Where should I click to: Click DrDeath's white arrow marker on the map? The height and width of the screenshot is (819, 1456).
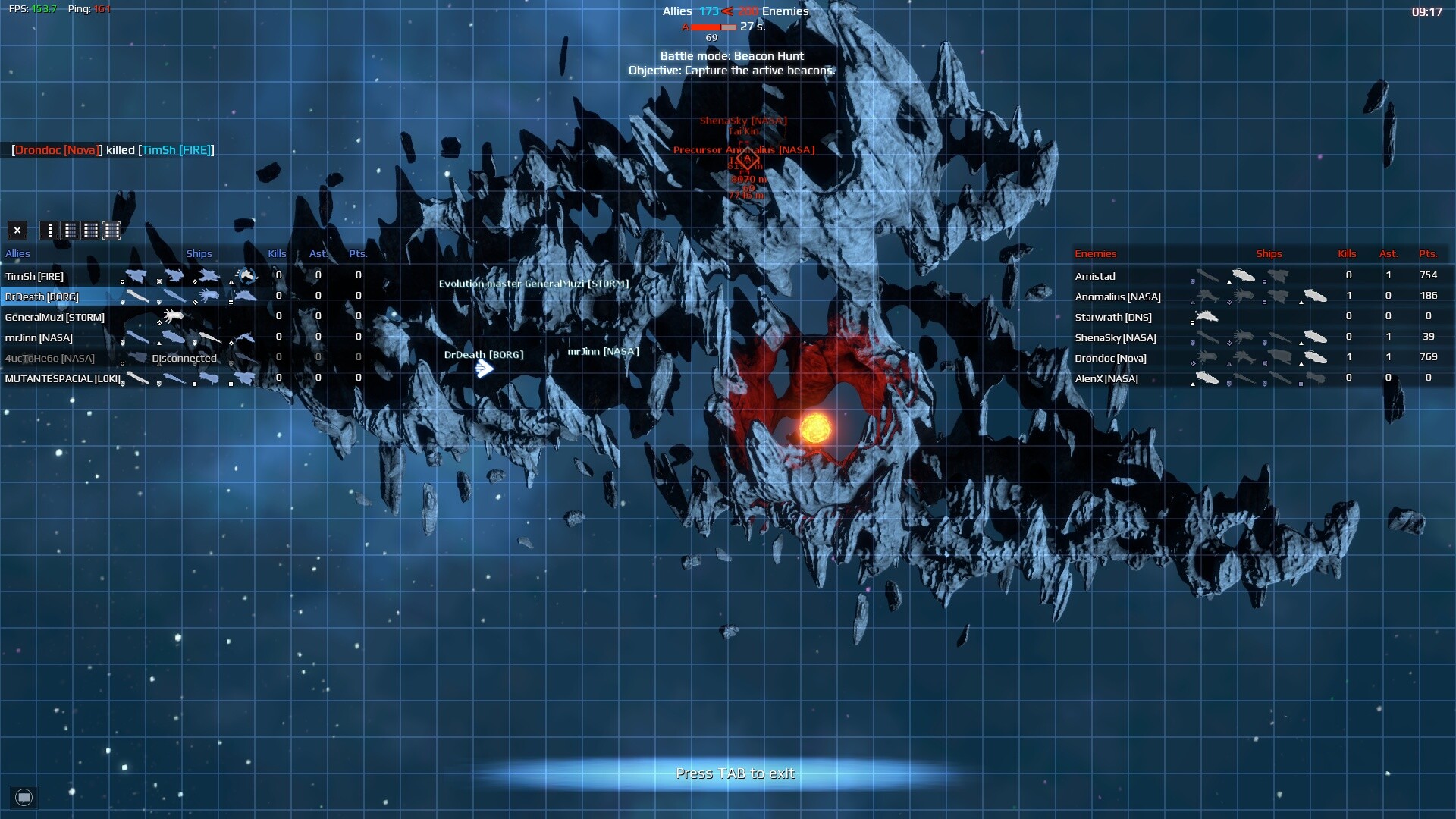[x=483, y=369]
